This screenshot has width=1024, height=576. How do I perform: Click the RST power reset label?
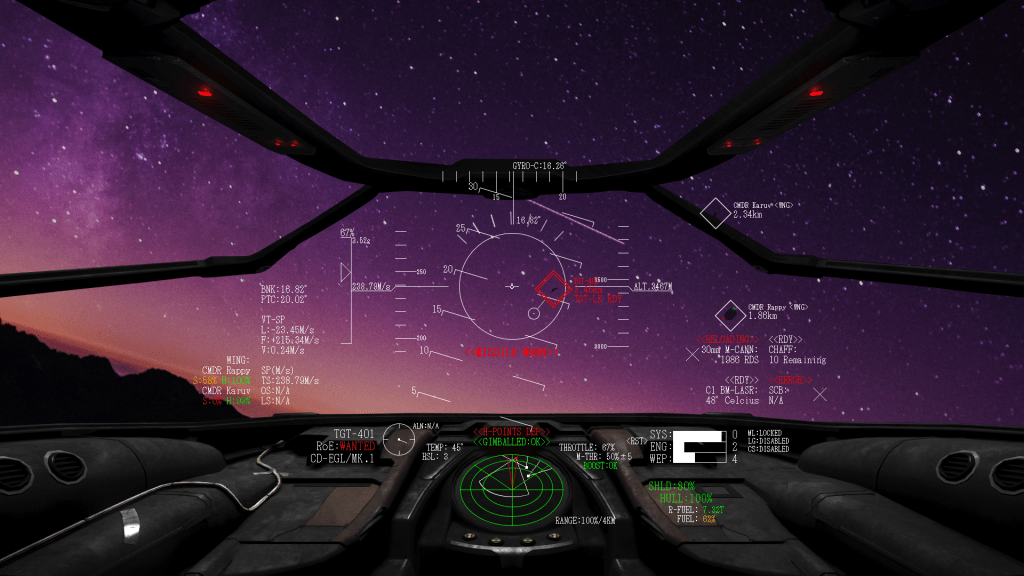[x=636, y=441]
